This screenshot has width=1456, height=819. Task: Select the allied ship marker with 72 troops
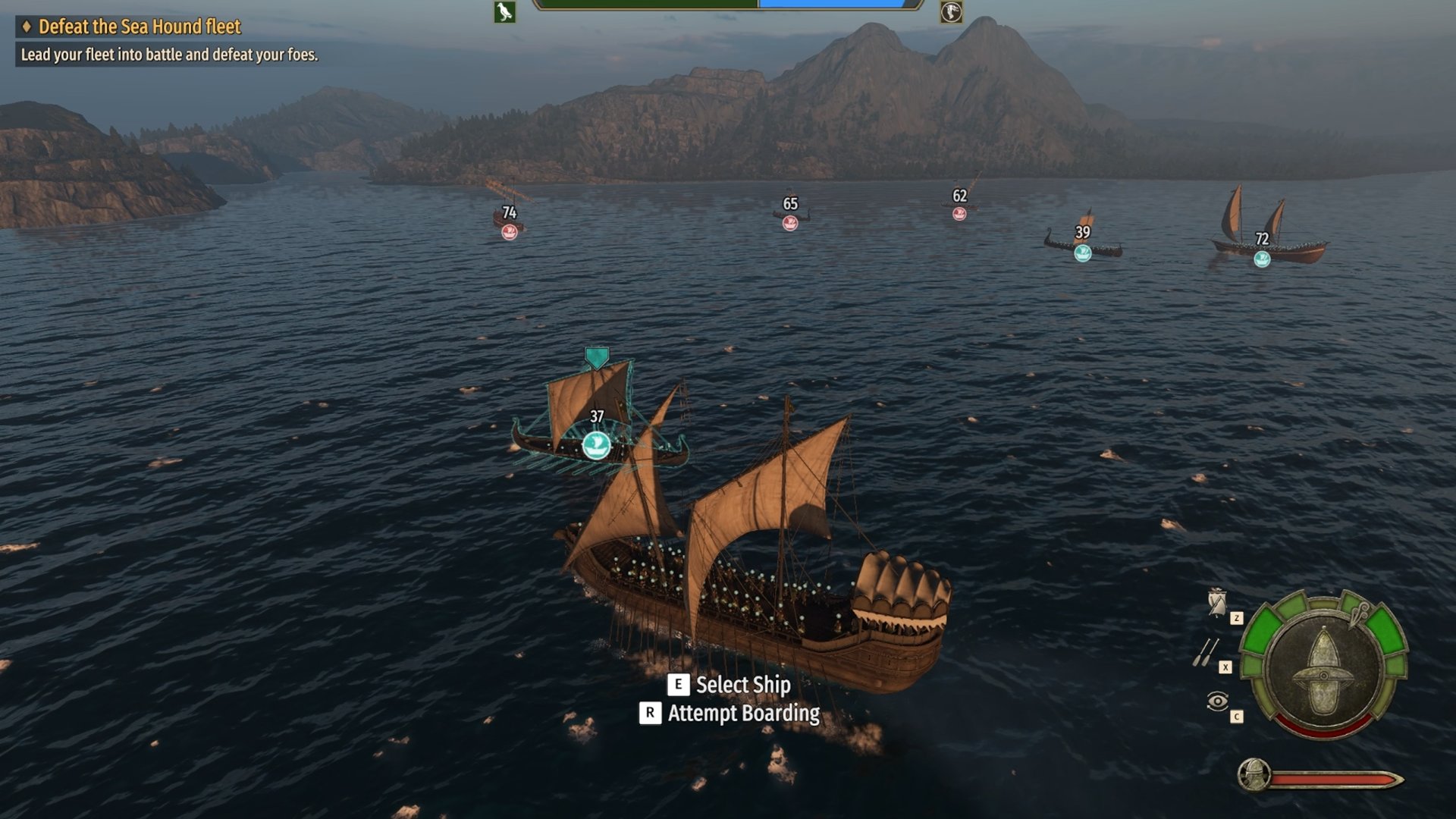[1262, 259]
